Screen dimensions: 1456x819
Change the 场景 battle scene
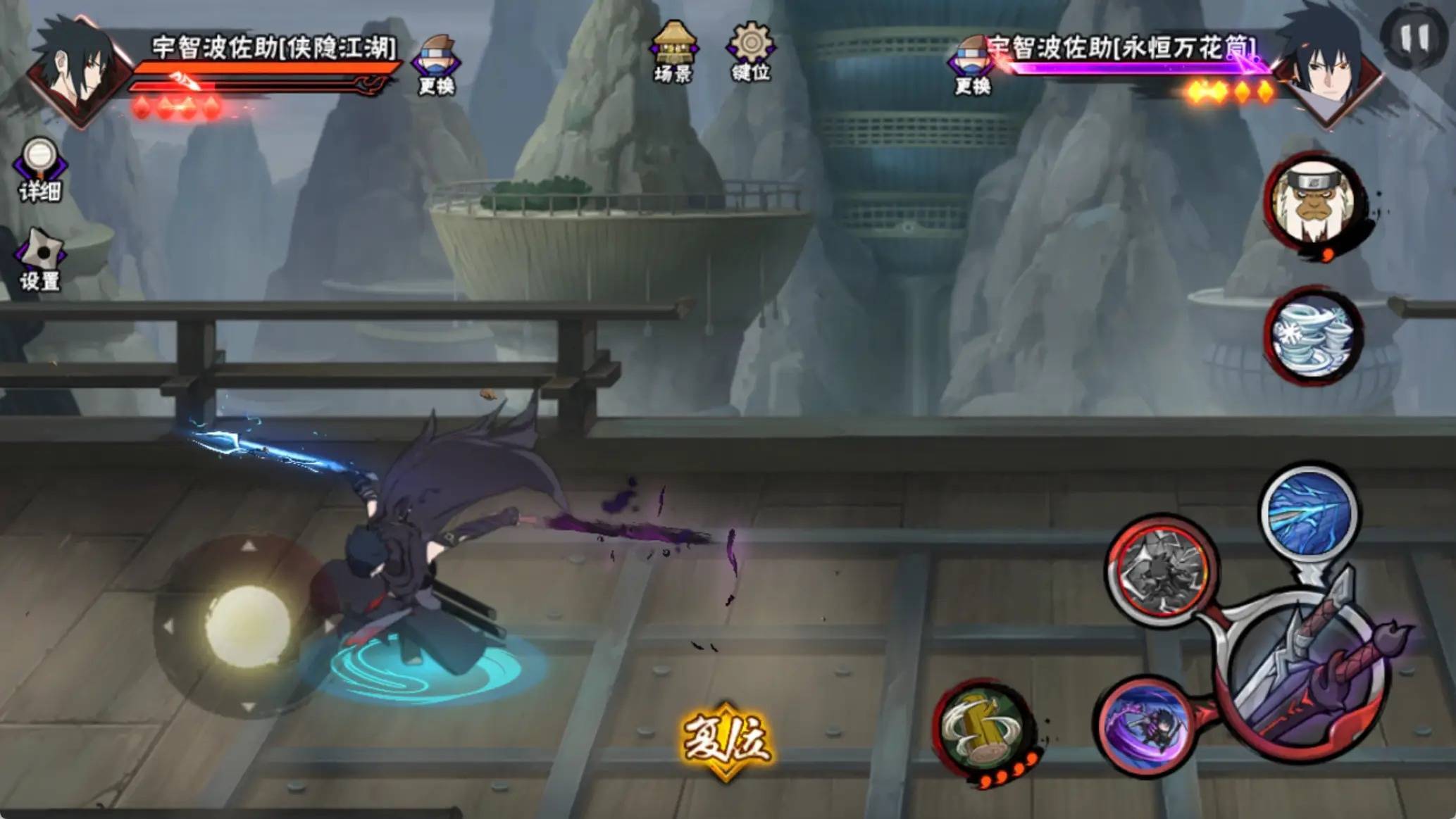click(x=674, y=52)
